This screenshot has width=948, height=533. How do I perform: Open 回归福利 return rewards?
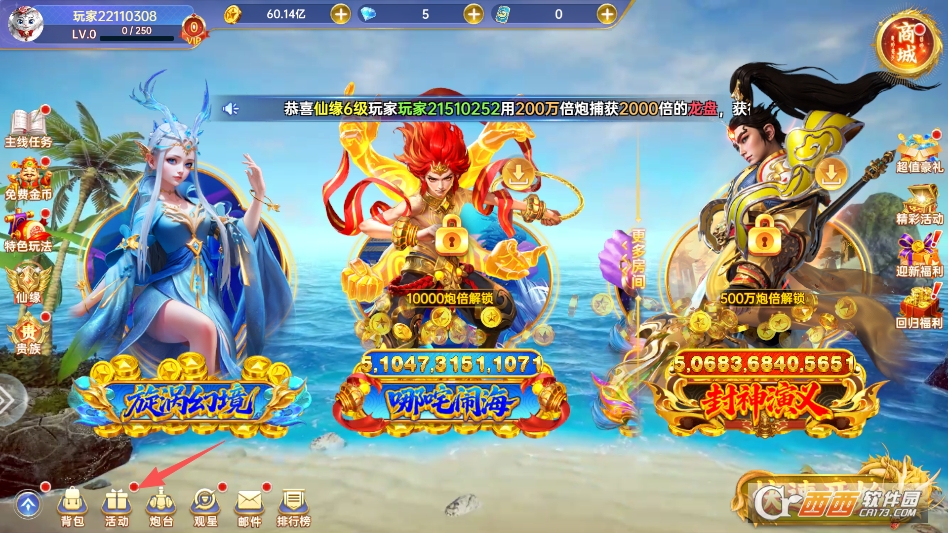tap(919, 308)
